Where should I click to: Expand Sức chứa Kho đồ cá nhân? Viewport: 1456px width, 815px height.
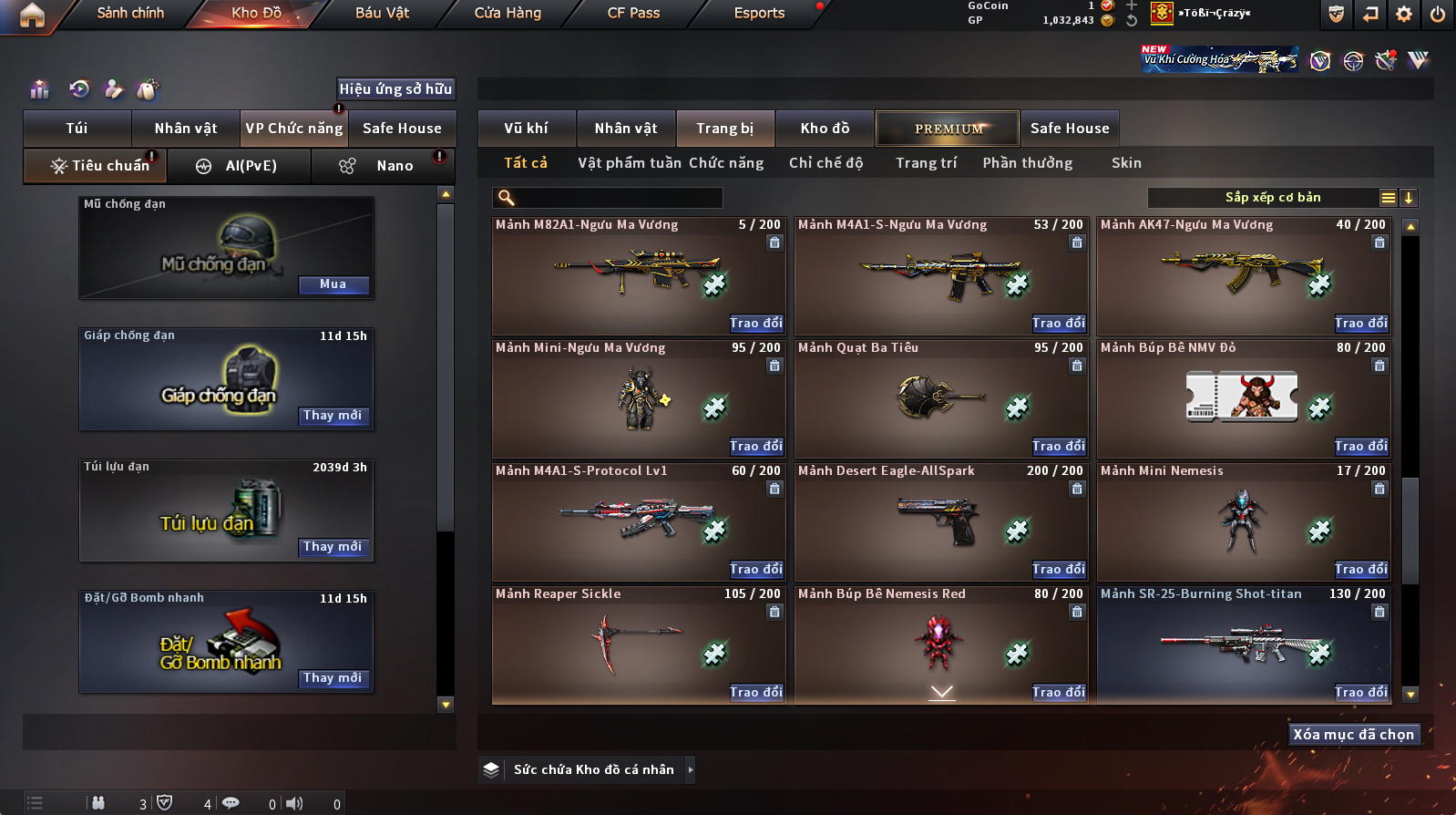coord(690,770)
